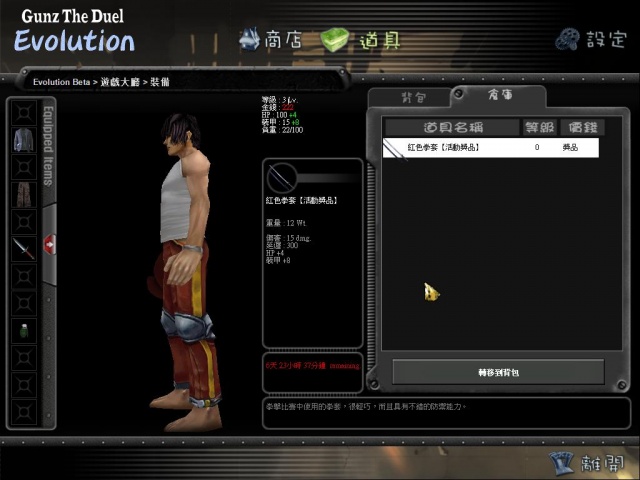Open the 商店 shop menu

tap(270, 40)
